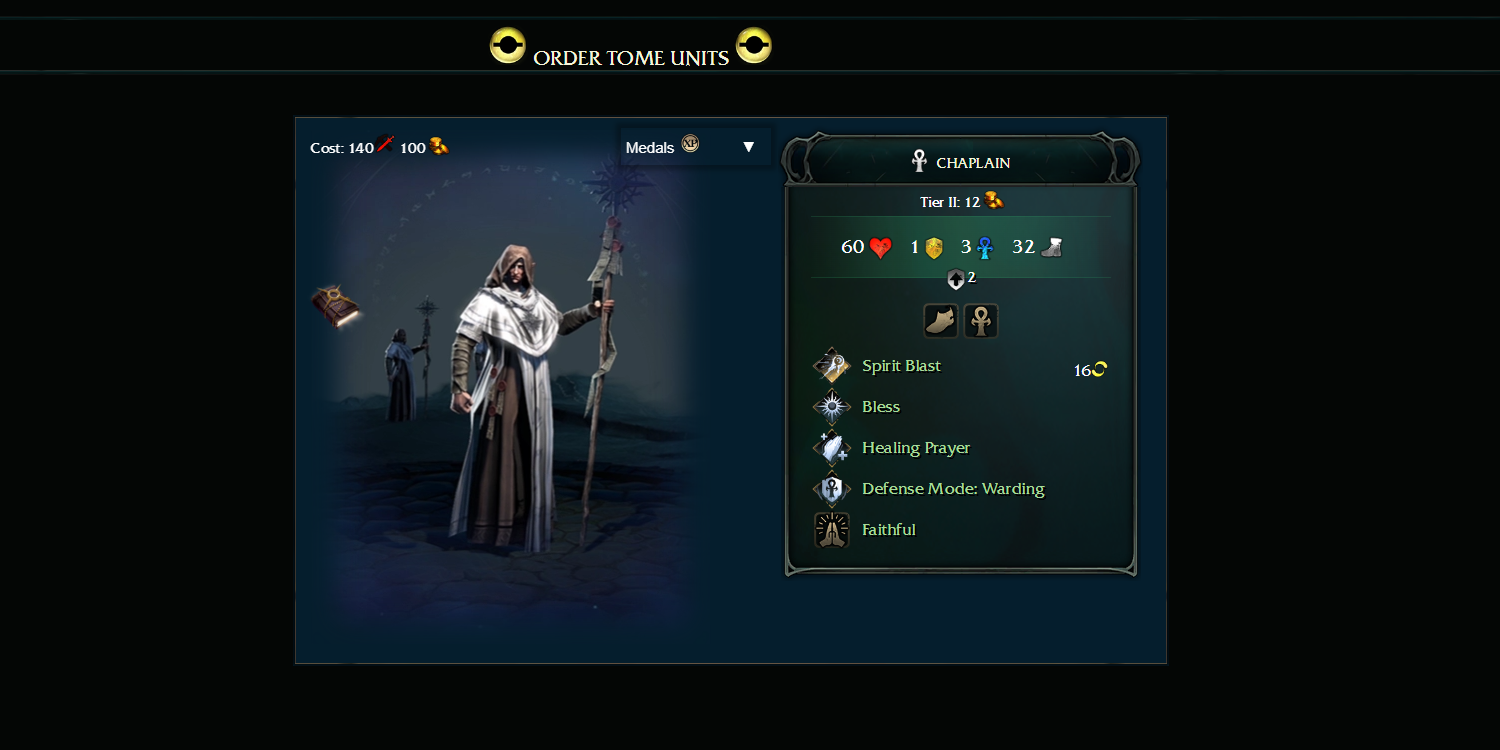Click the ORDER TOME UNITS heading
The height and width of the screenshot is (750, 1500).
631,58
